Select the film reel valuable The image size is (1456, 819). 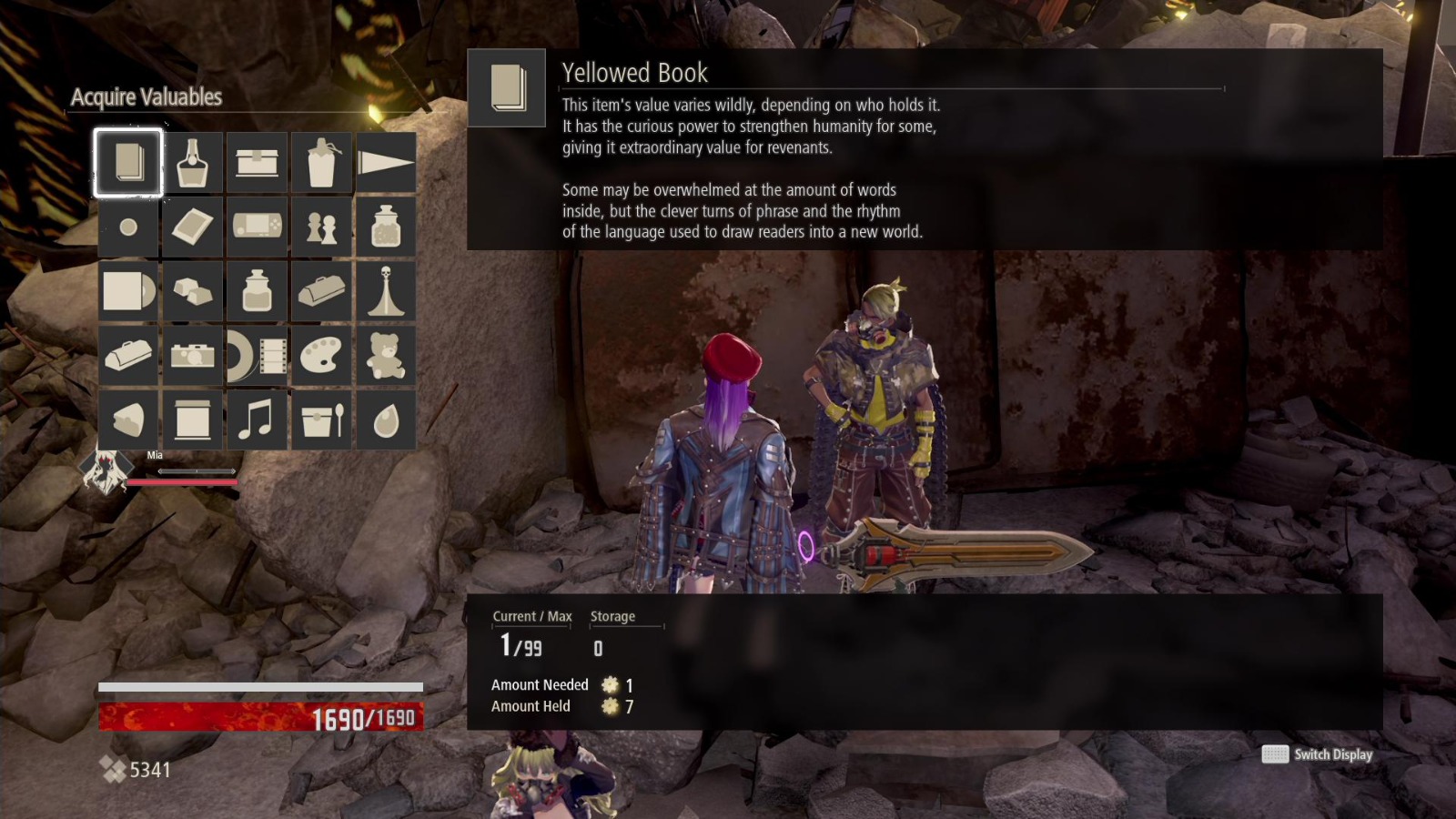(x=257, y=355)
